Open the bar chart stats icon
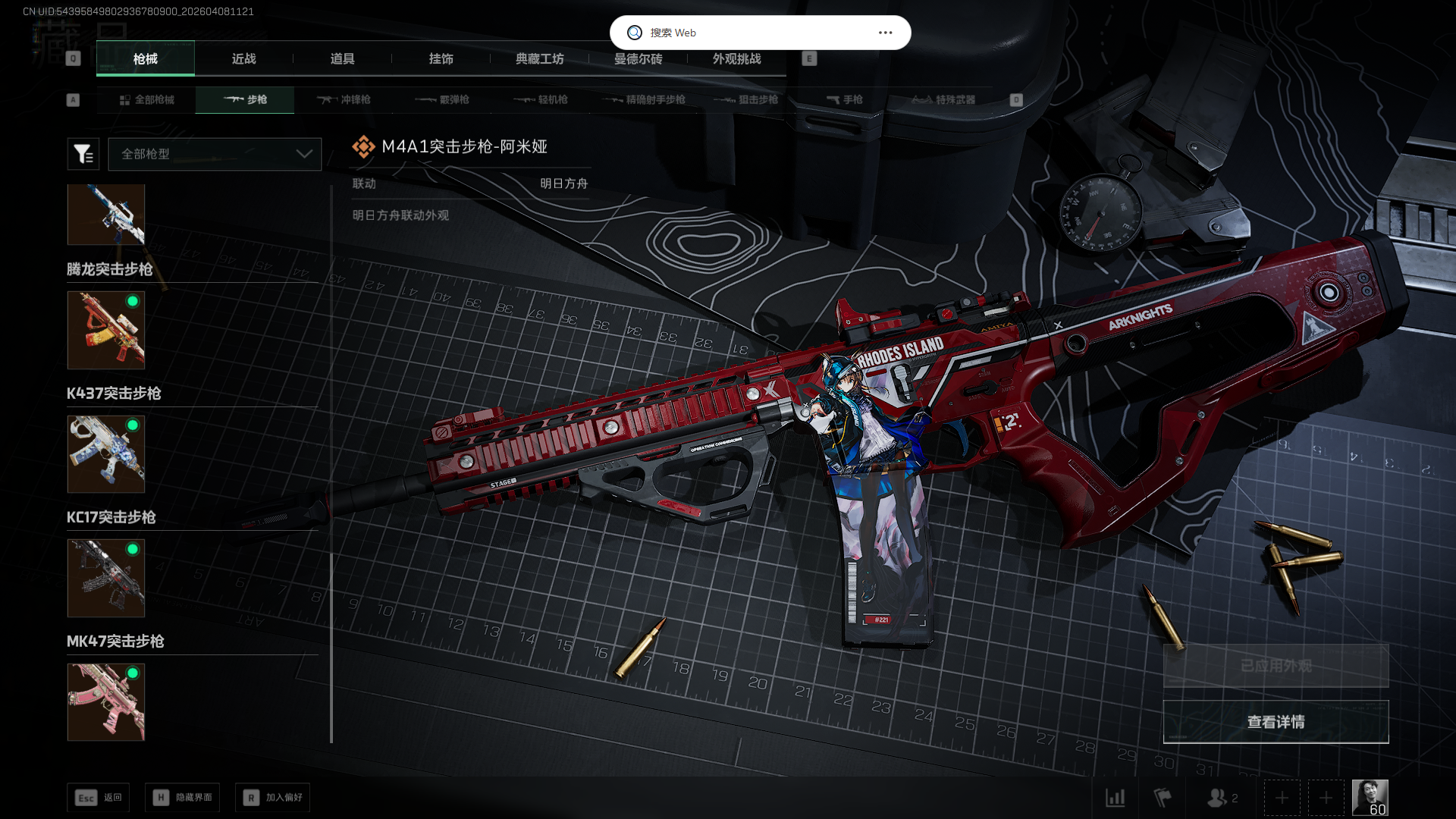Screen dimensions: 1456x819 click(1116, 798)
